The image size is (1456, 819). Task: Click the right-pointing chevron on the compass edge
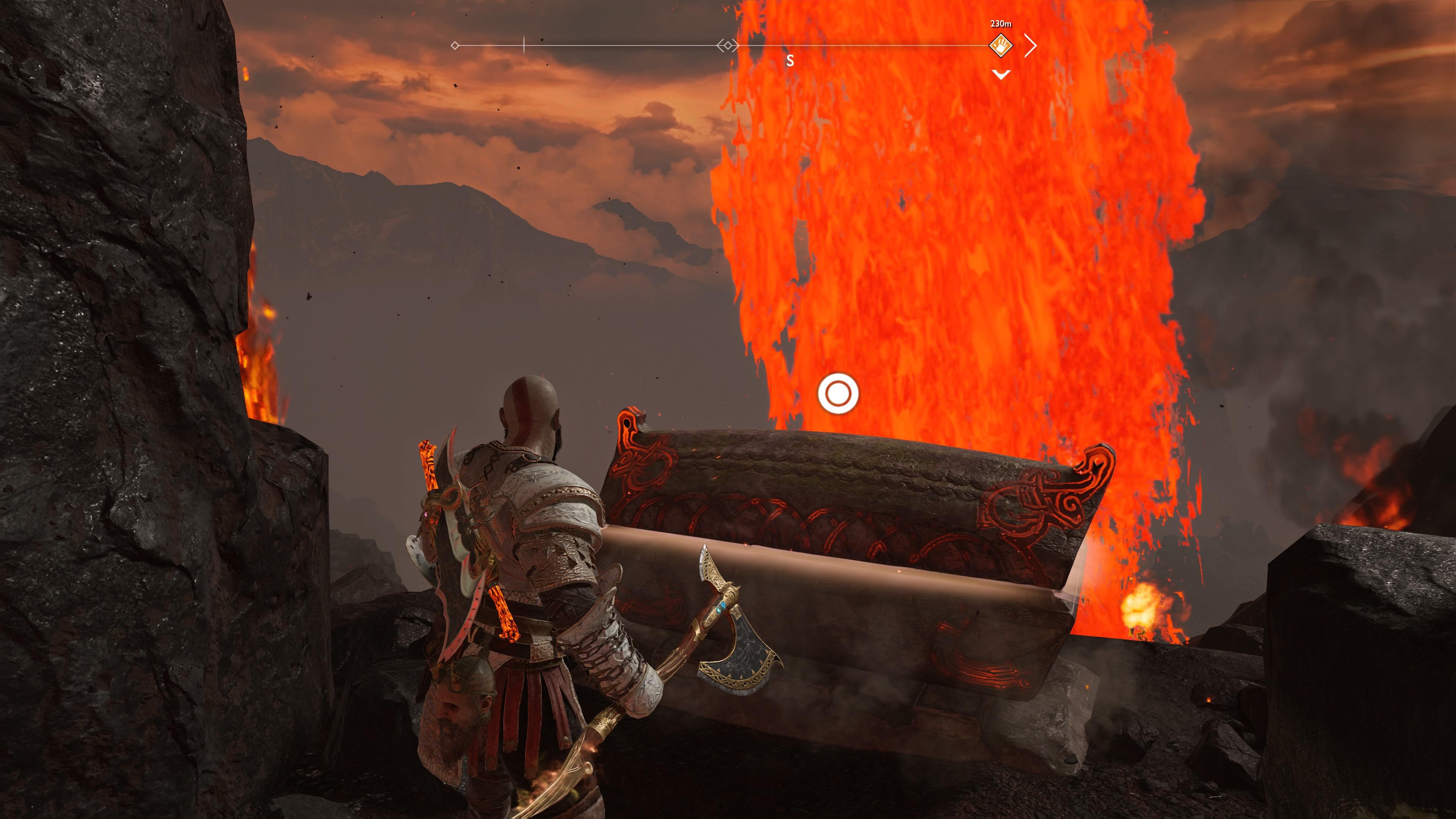point(1031,45)
